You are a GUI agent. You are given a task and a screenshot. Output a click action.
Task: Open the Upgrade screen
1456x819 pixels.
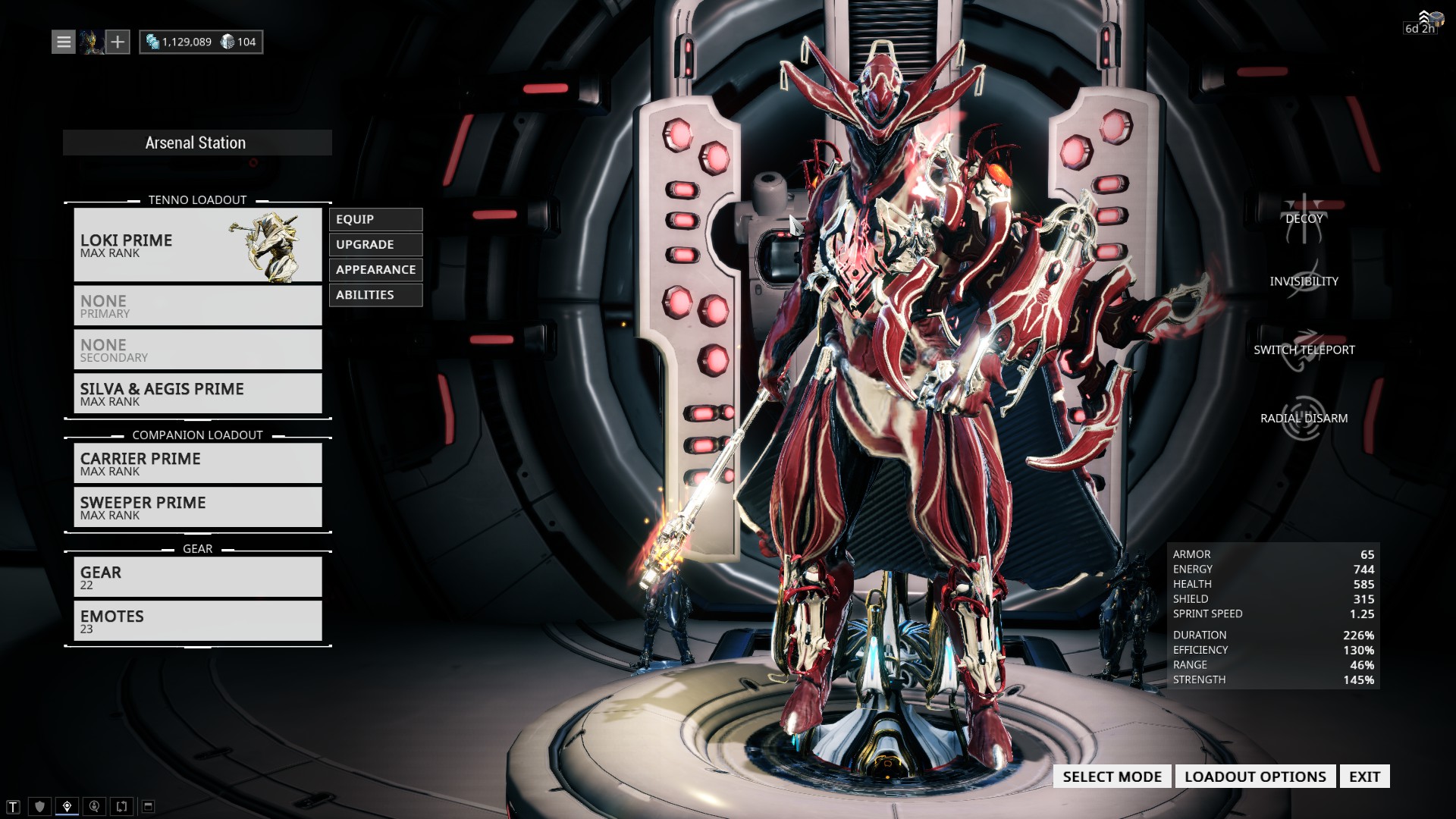pos(375,244)
